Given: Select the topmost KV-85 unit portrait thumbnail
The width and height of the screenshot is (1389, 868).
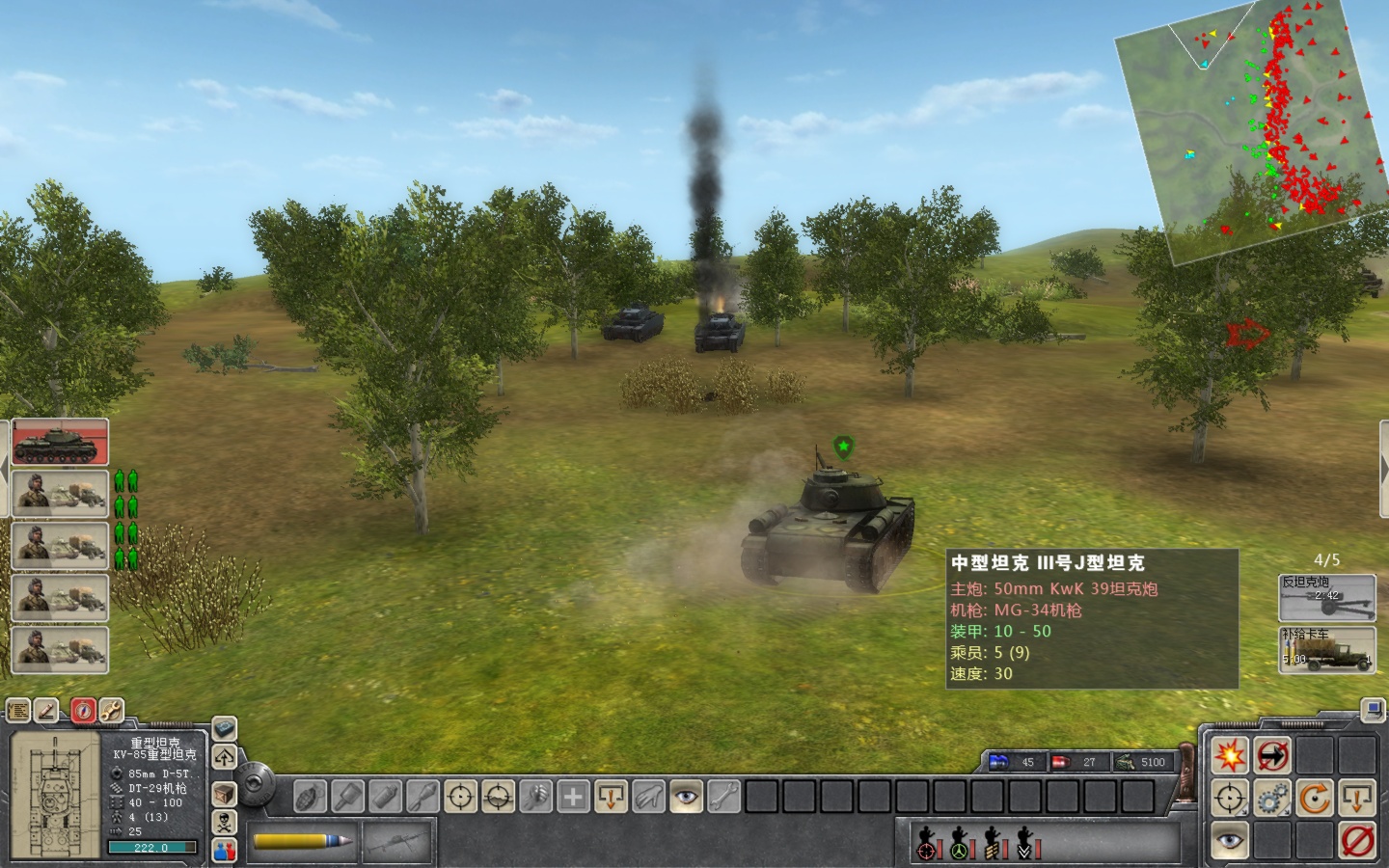Looking at the screenshot, I should coord(60,444).
